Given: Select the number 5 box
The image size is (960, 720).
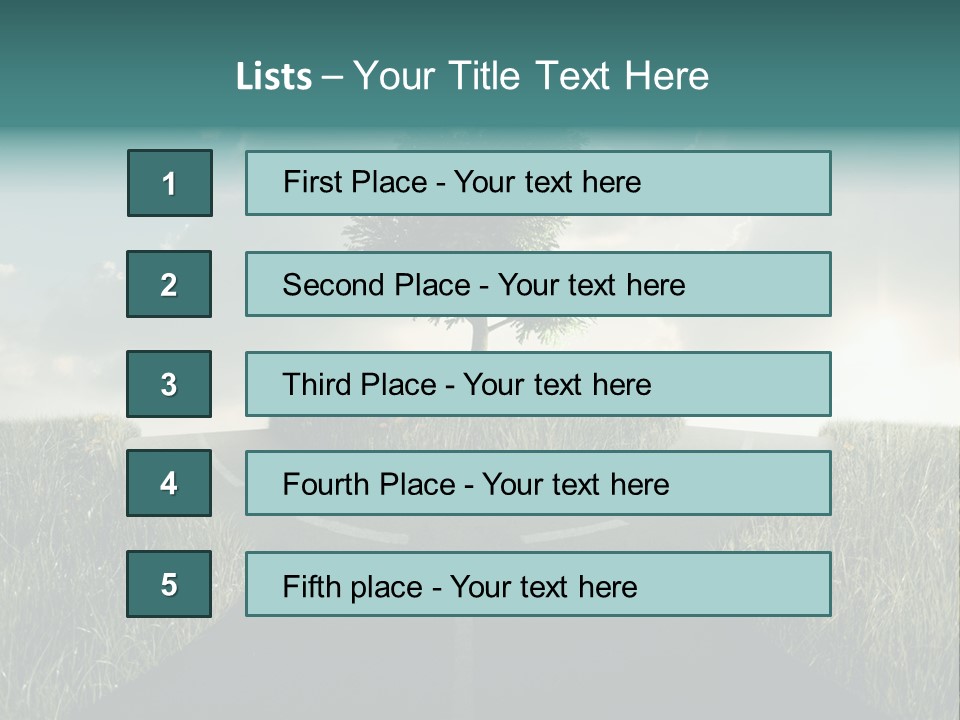Looking at the screenshot, I should click(x=169, y=584).
